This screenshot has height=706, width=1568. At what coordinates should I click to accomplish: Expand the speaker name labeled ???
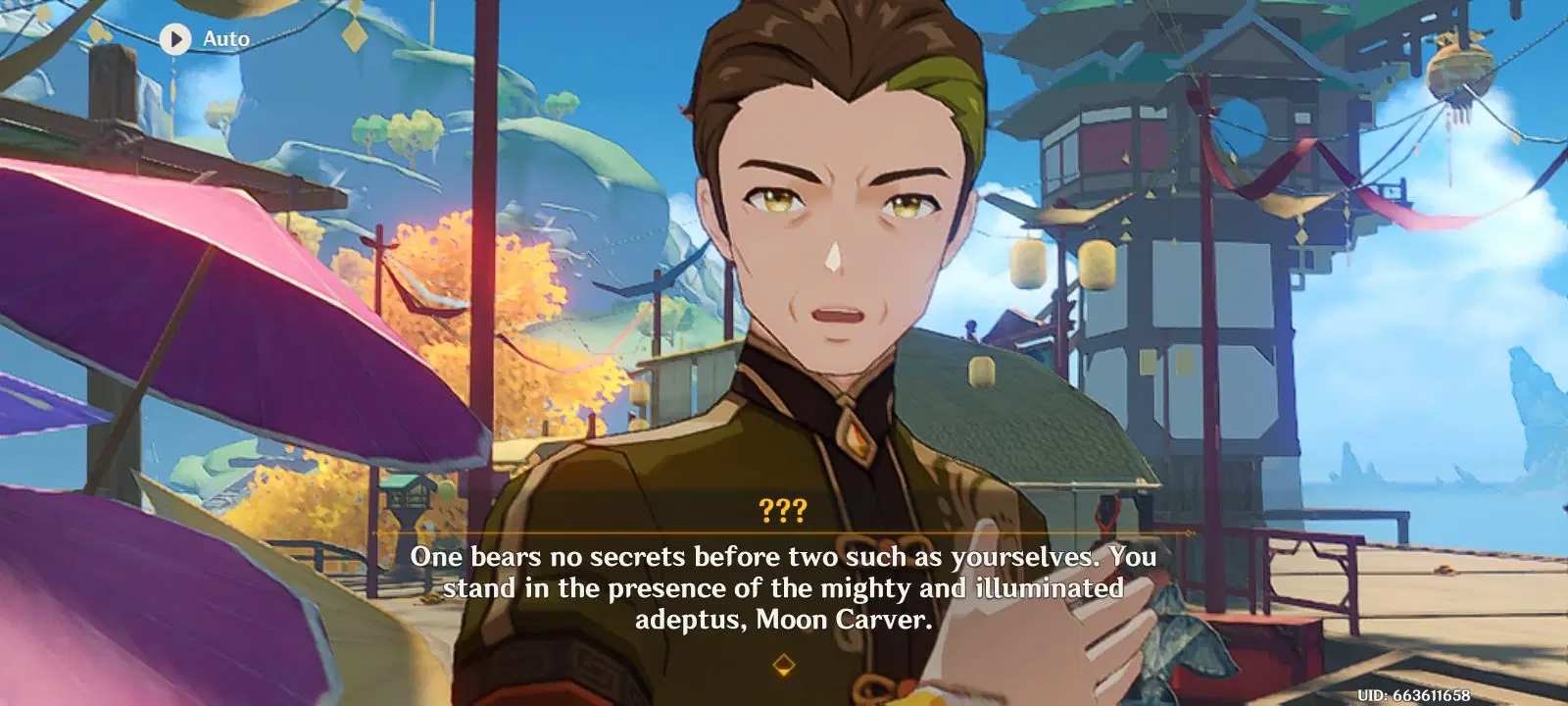click(x=783, y=509)
